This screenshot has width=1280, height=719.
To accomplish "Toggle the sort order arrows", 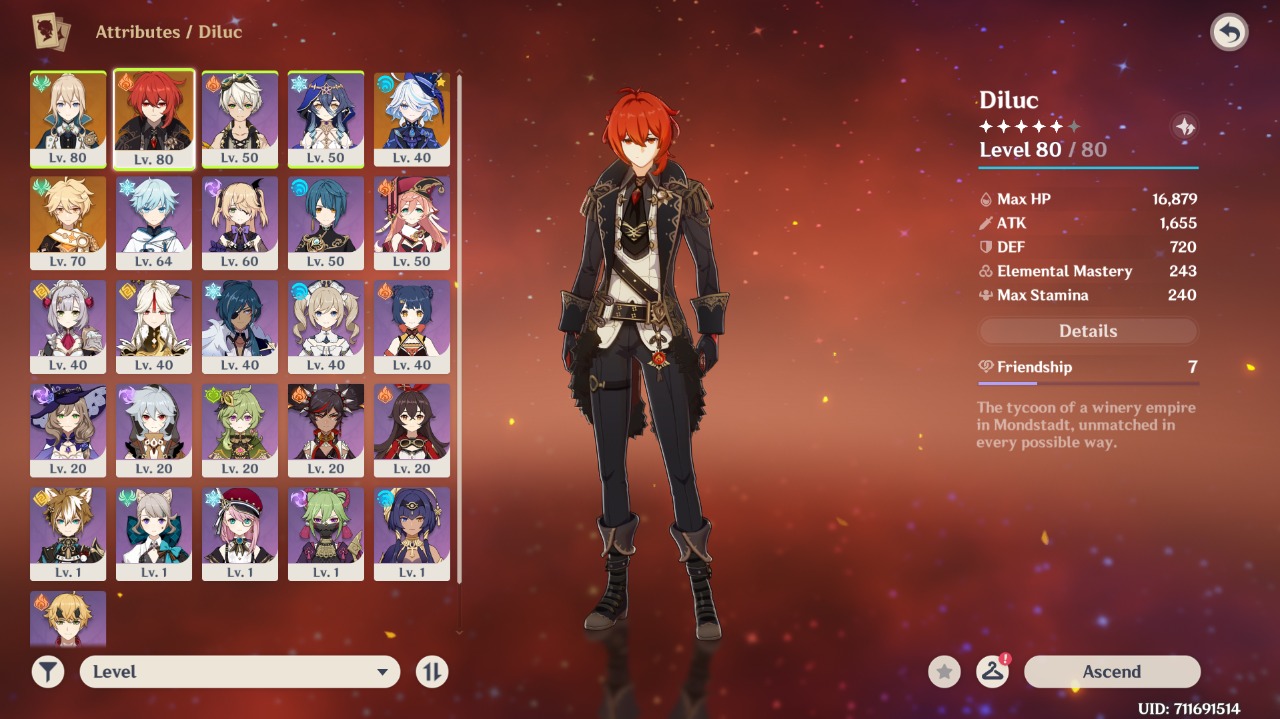I will [432, 672].
